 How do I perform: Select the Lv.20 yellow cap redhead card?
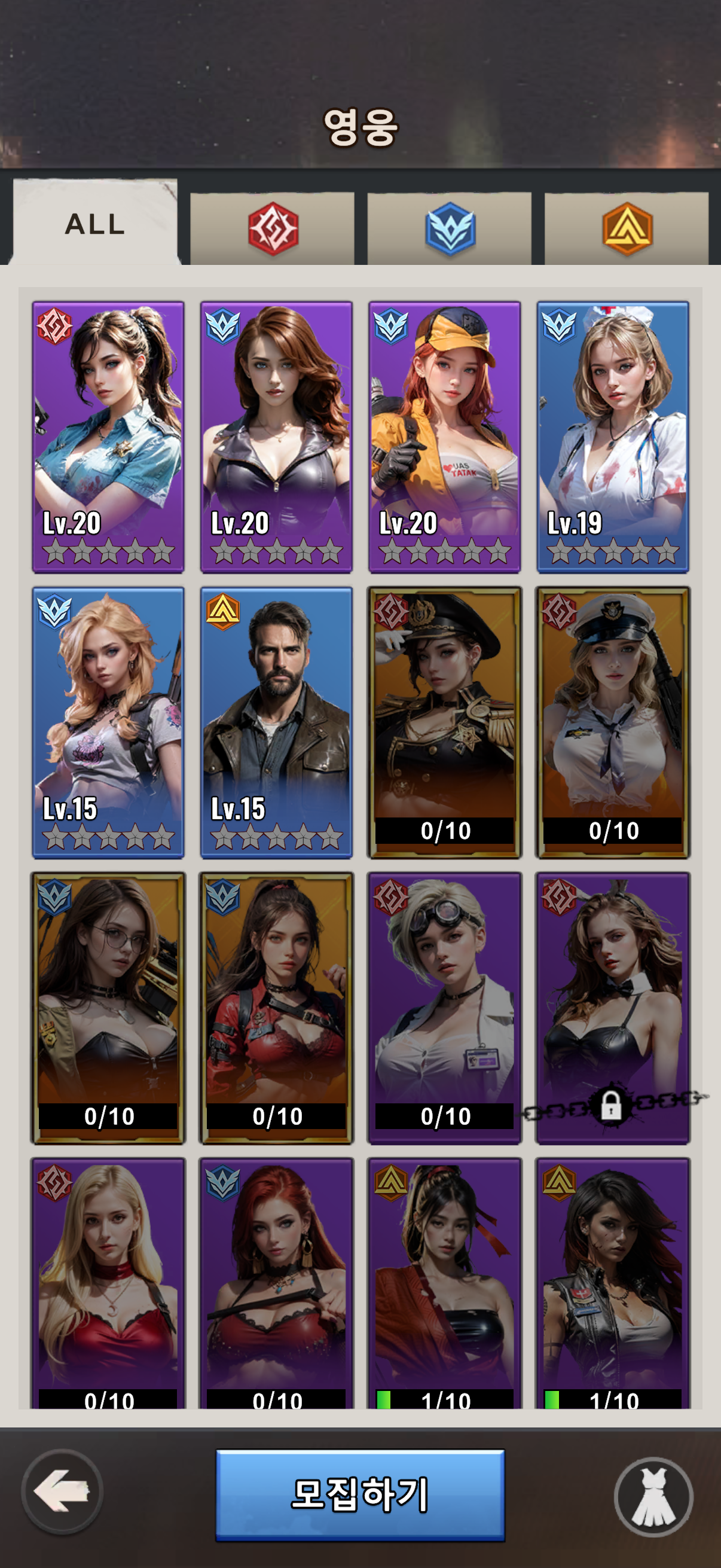[445, 437]
